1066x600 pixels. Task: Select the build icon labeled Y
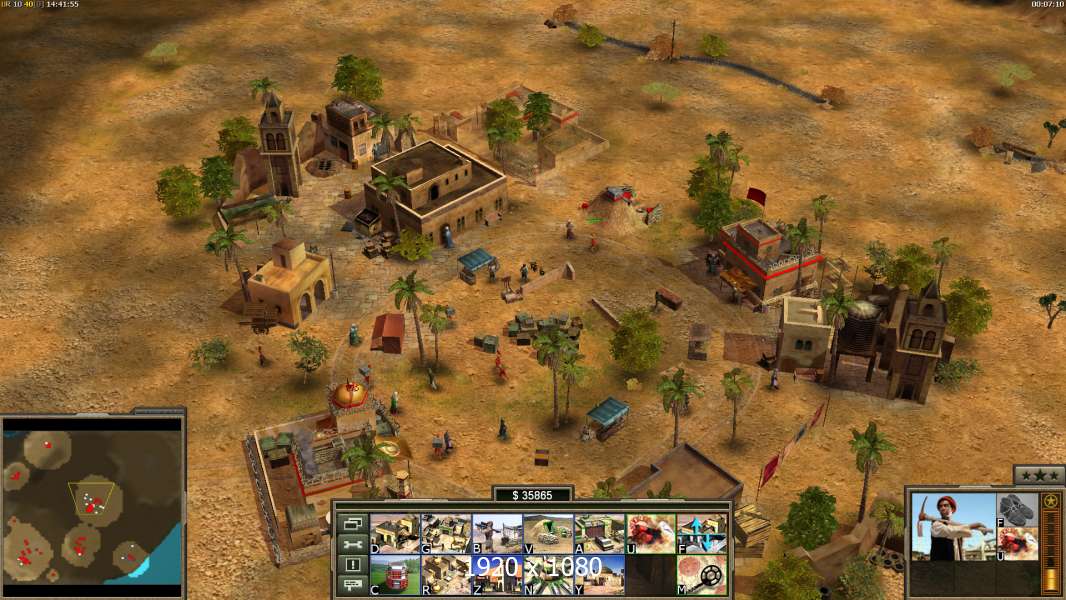pos(599,574)
